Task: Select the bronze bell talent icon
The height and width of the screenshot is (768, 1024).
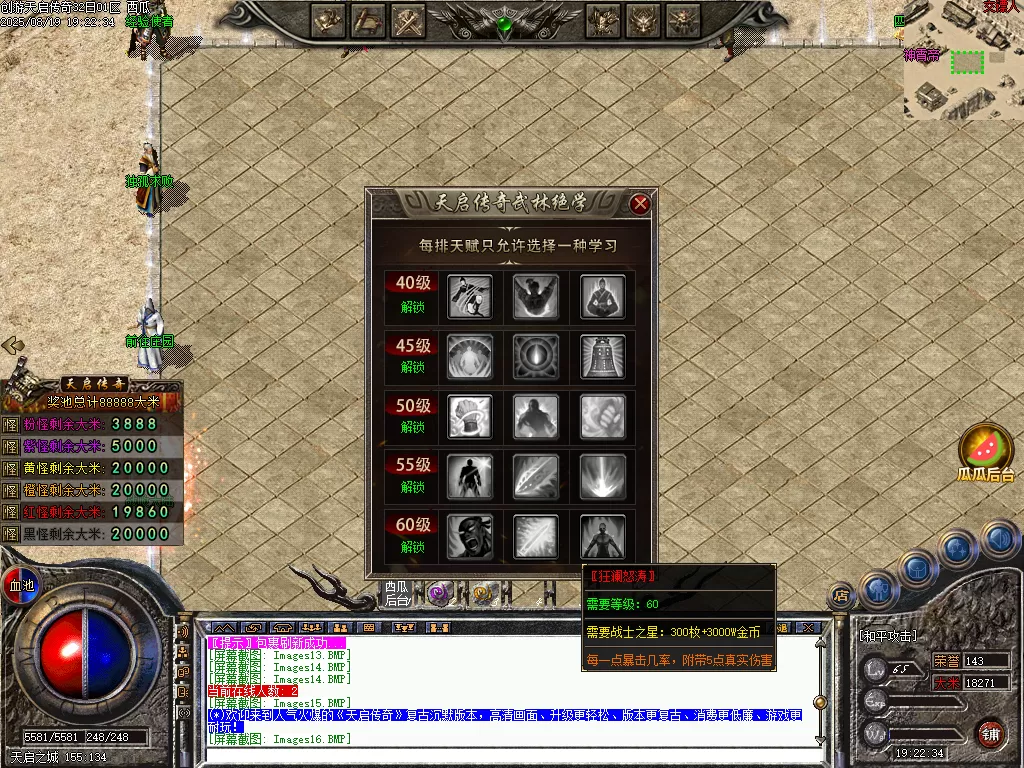Action: pyautogui.click(x=603, y=356)
